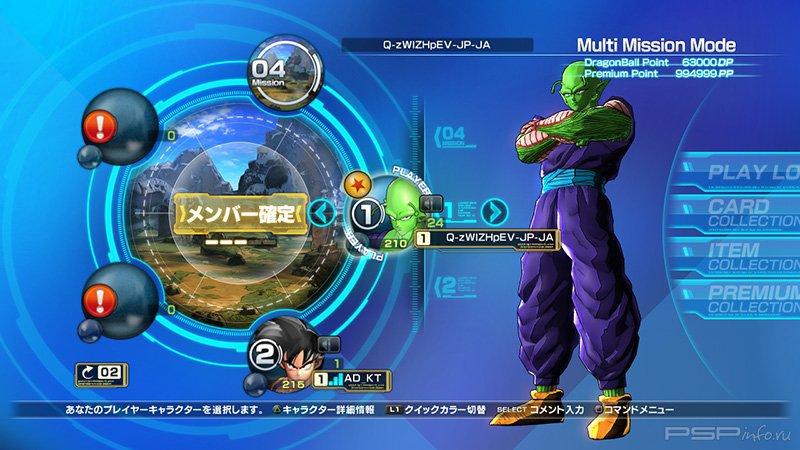Open the Play Log menu
This screenshot has height=450, width=800.
tap(753, 172)
